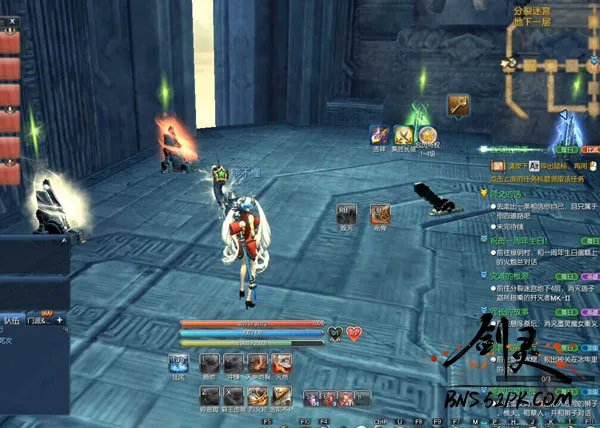
Task: Activate the 霸王击鼎 skill icon
Action: pos(234,394)
